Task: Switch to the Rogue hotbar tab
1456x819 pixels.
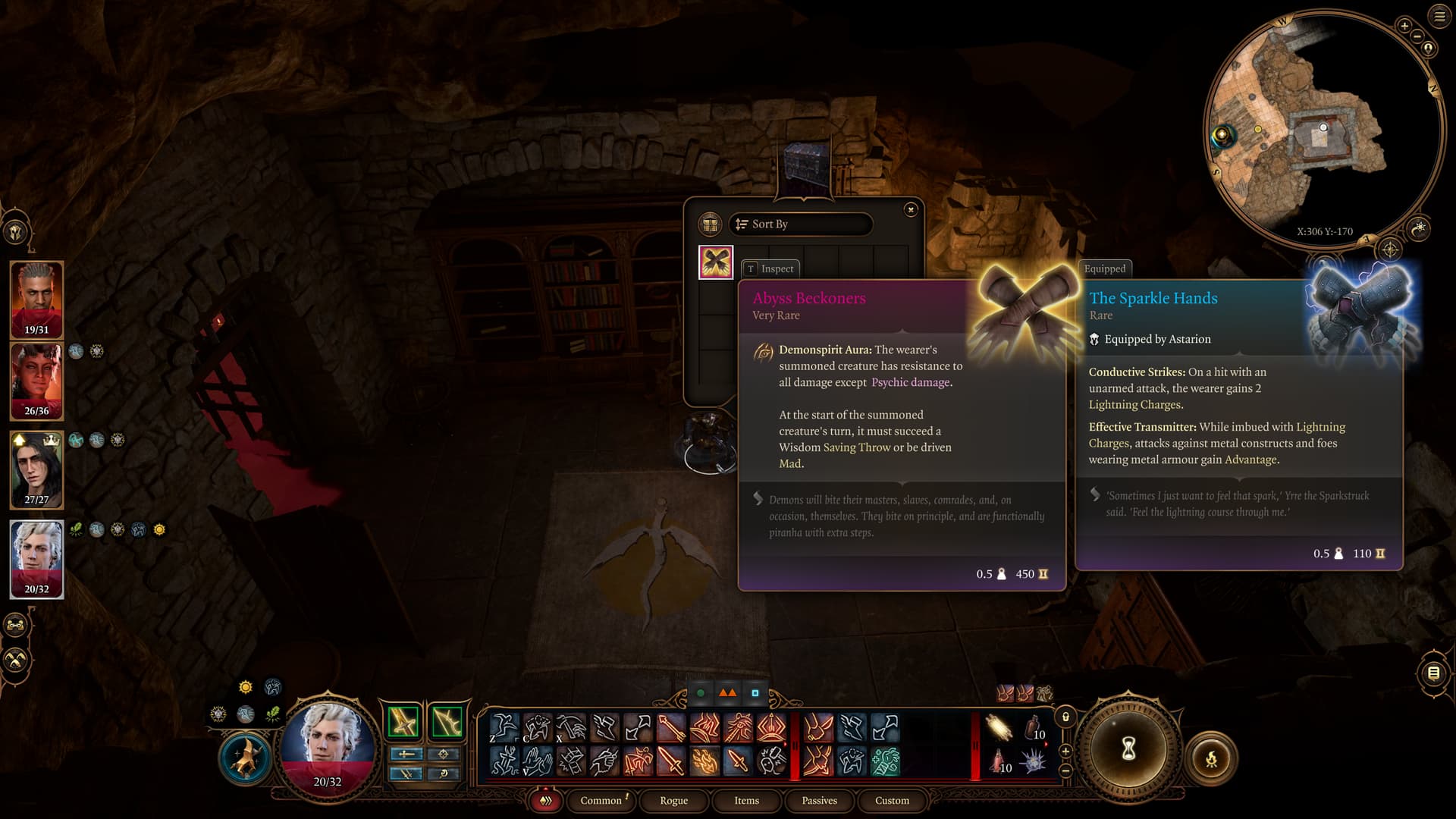Action: (x=673, y=800)
